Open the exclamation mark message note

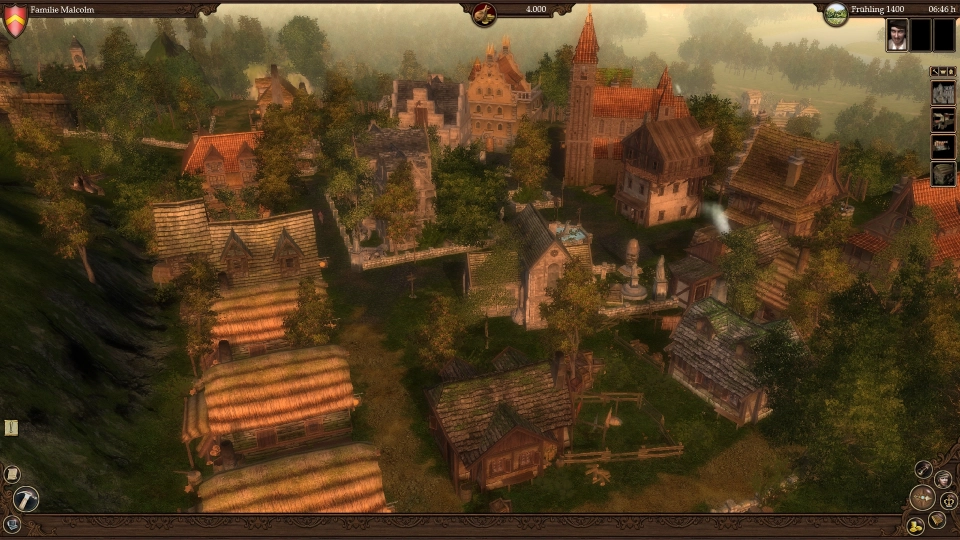click(x=11, y=428)
